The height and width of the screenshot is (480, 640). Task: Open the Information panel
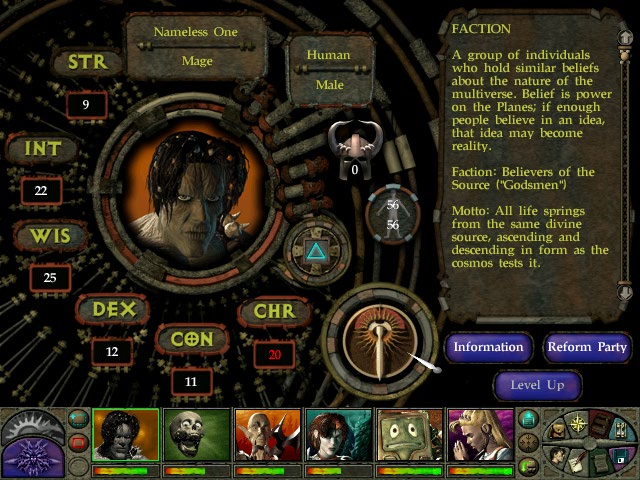489,347
